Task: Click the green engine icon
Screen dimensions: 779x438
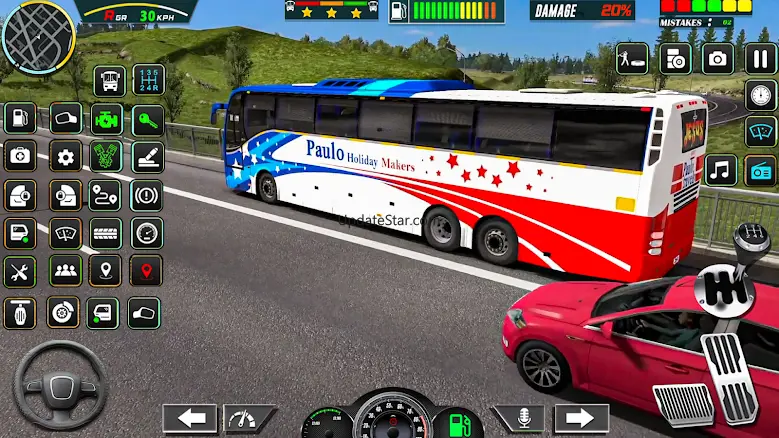Action: [106, 118]
